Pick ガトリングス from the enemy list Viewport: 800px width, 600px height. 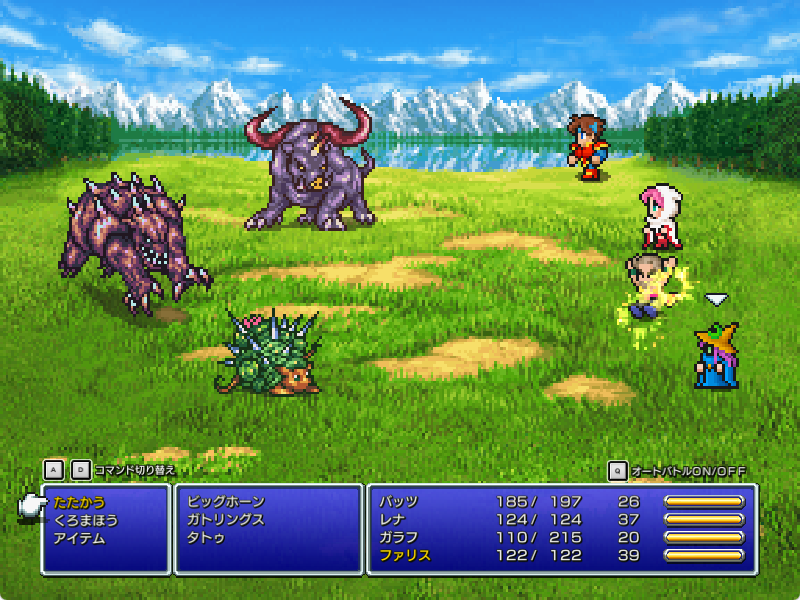coord(226,520)
